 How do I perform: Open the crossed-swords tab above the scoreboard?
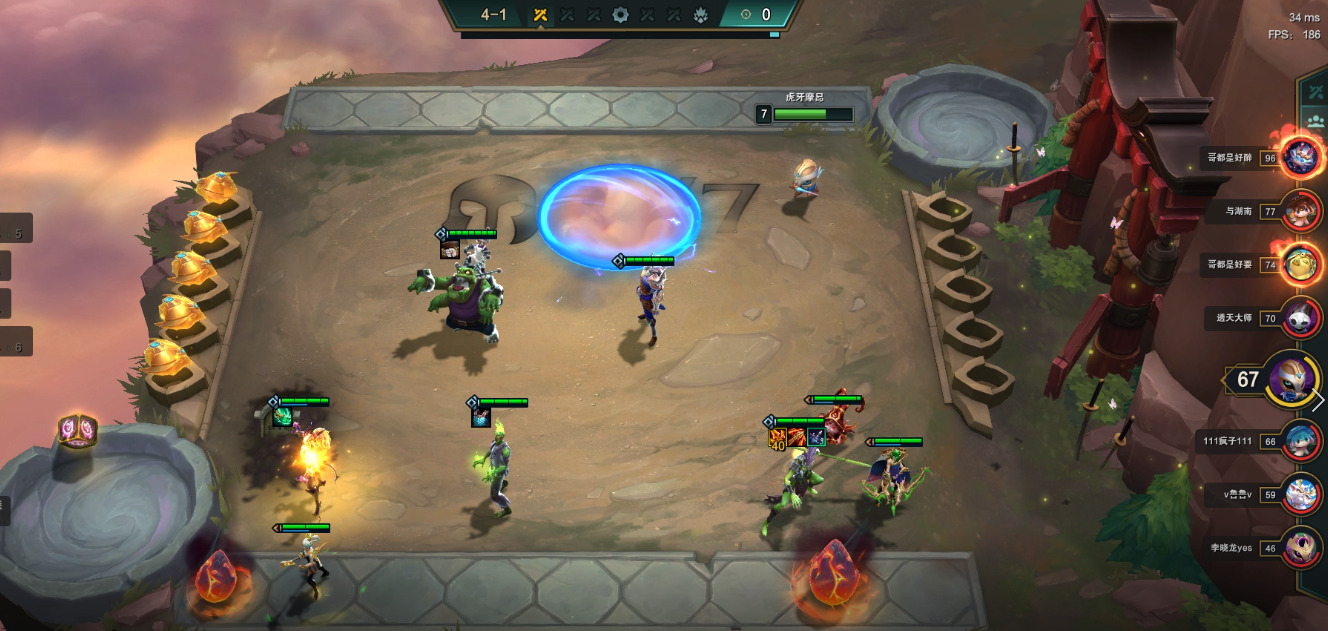1315,92
